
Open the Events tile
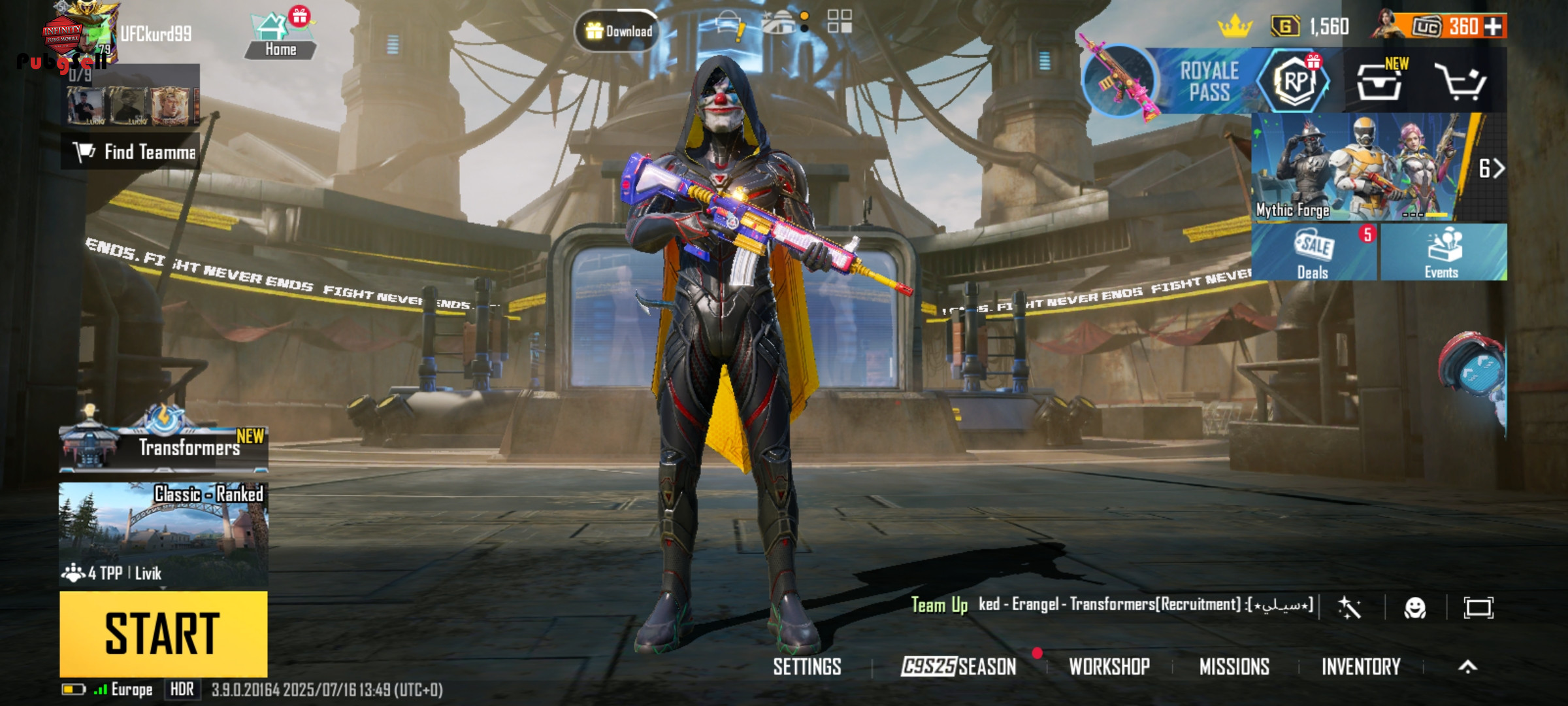(1443, 253)
